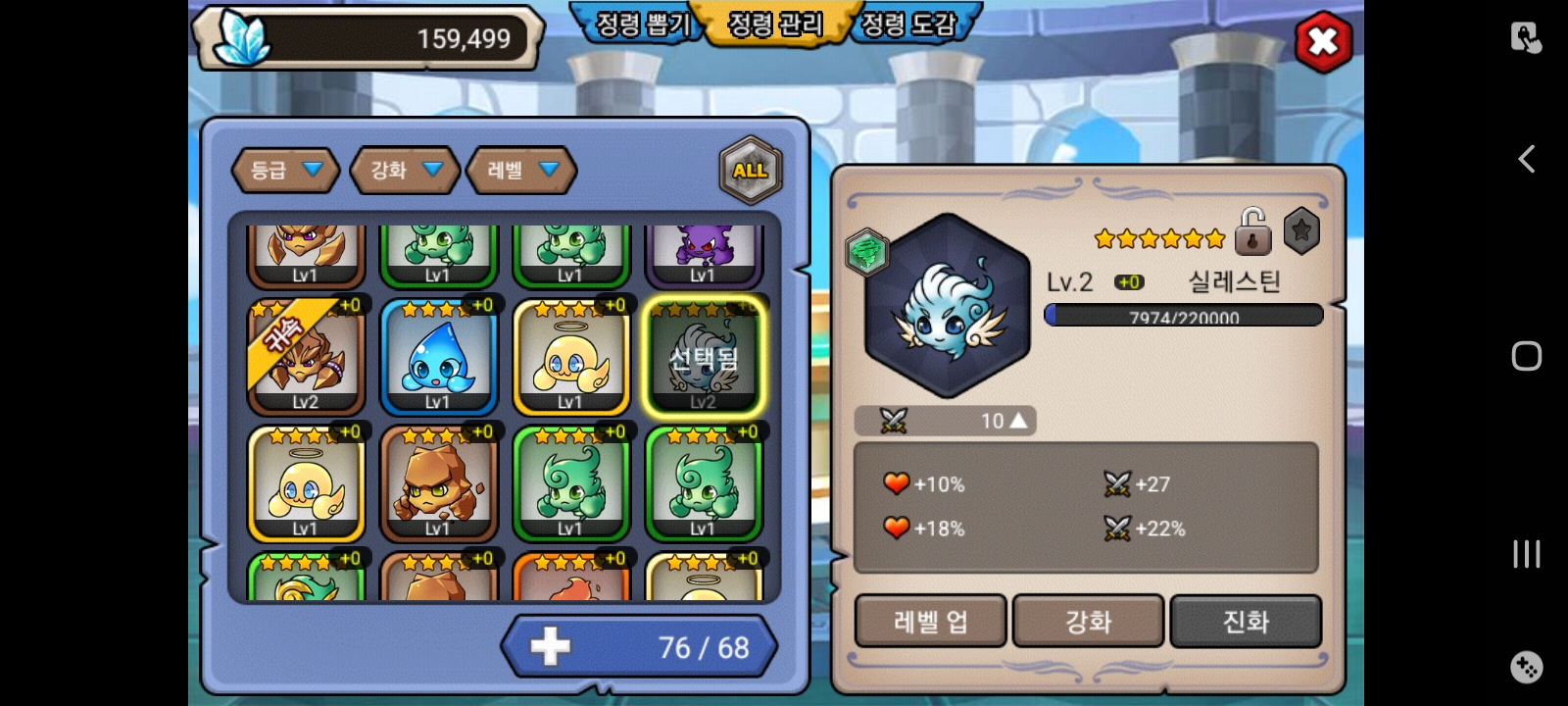The width and height of the screenshot is (1568, 706).
Task: Choose the 진화 evolve button
Action: tap(1246, 622)
